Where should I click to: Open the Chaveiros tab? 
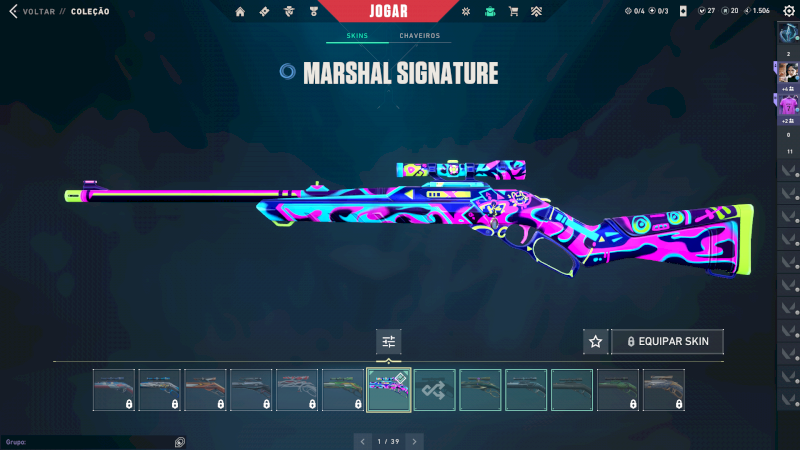click(419, 36)
